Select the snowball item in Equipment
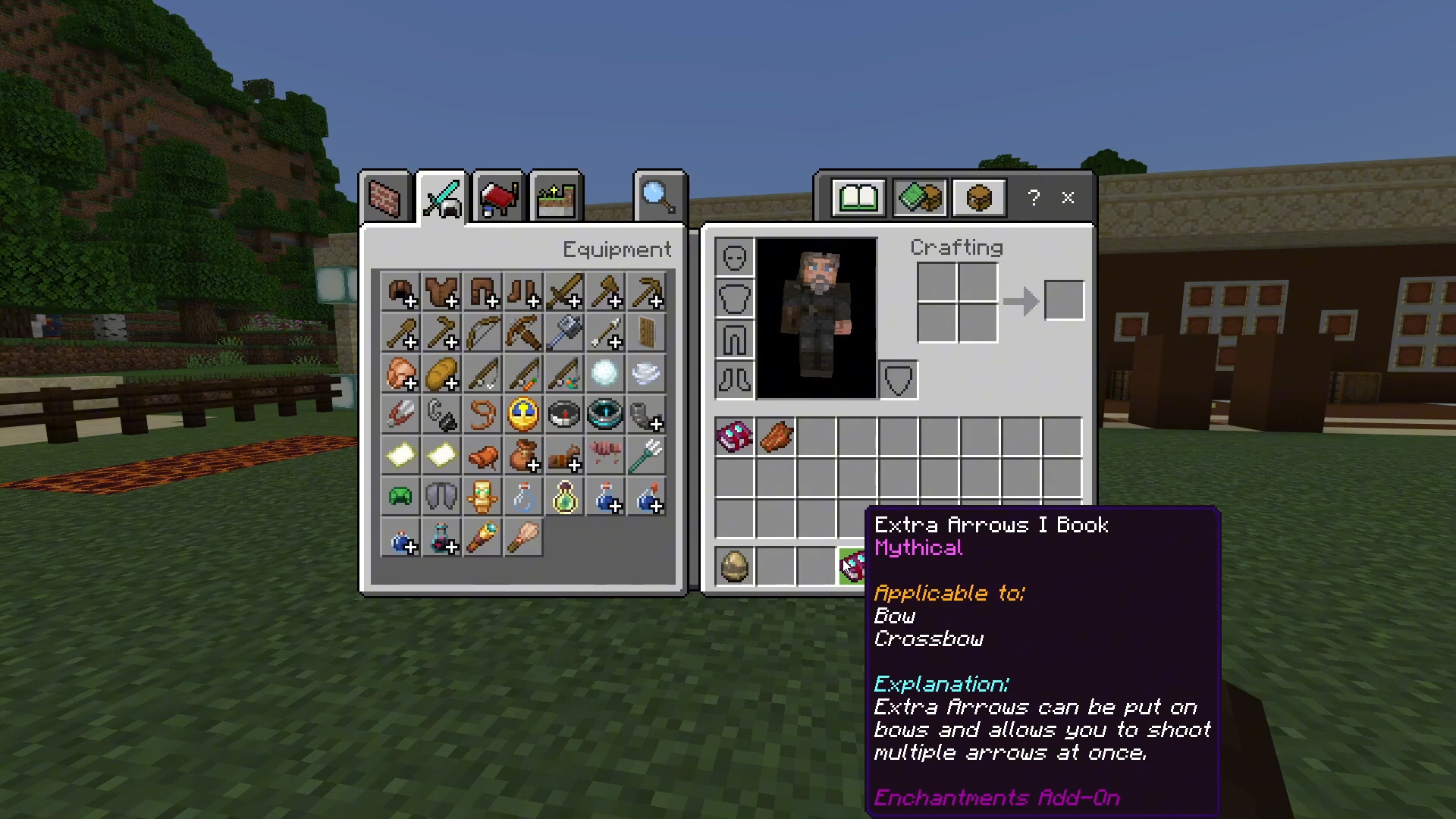 605,374
